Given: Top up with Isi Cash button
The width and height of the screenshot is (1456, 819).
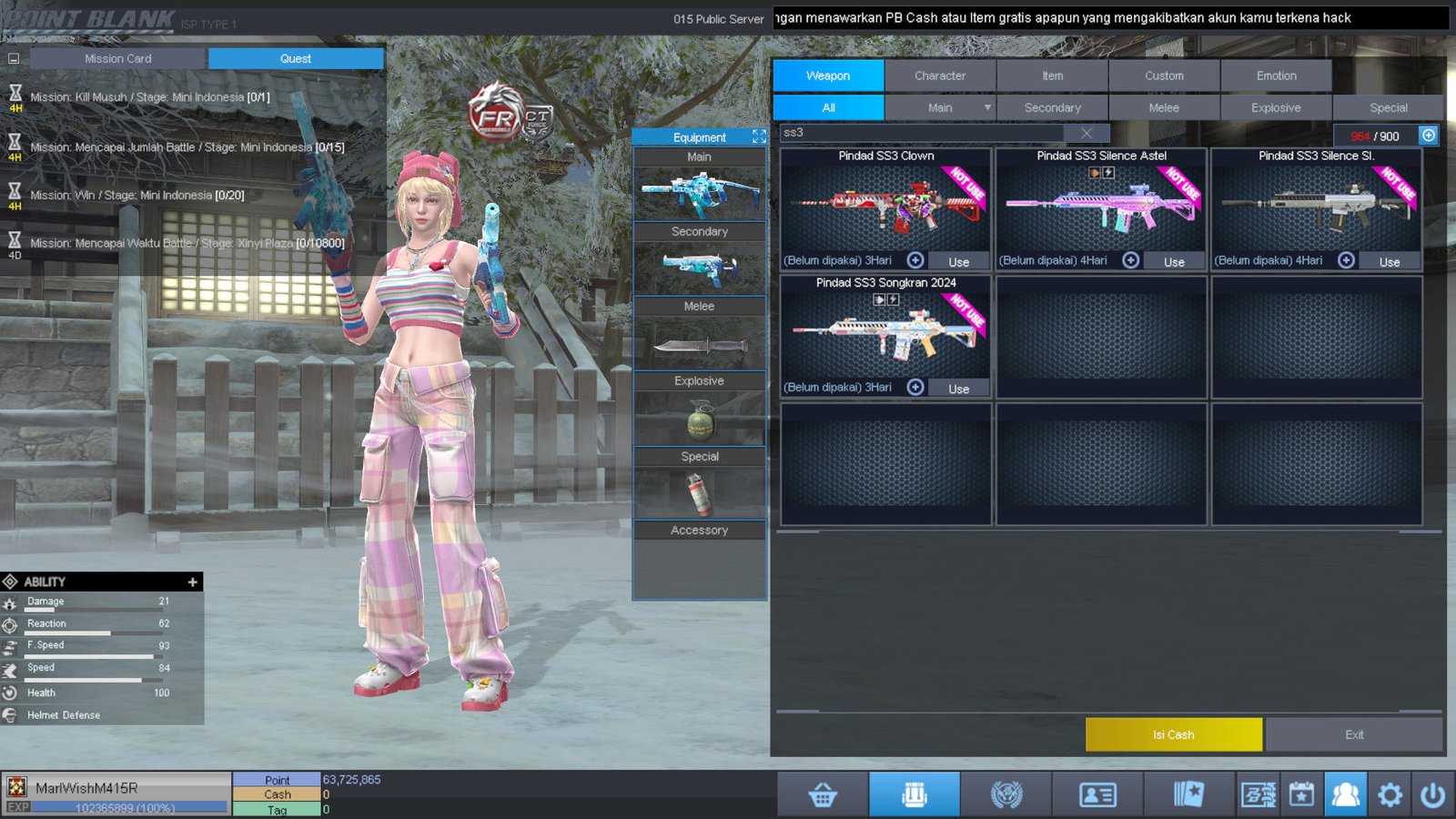Looking at the screenshot, I should (x=1173, y=734).
